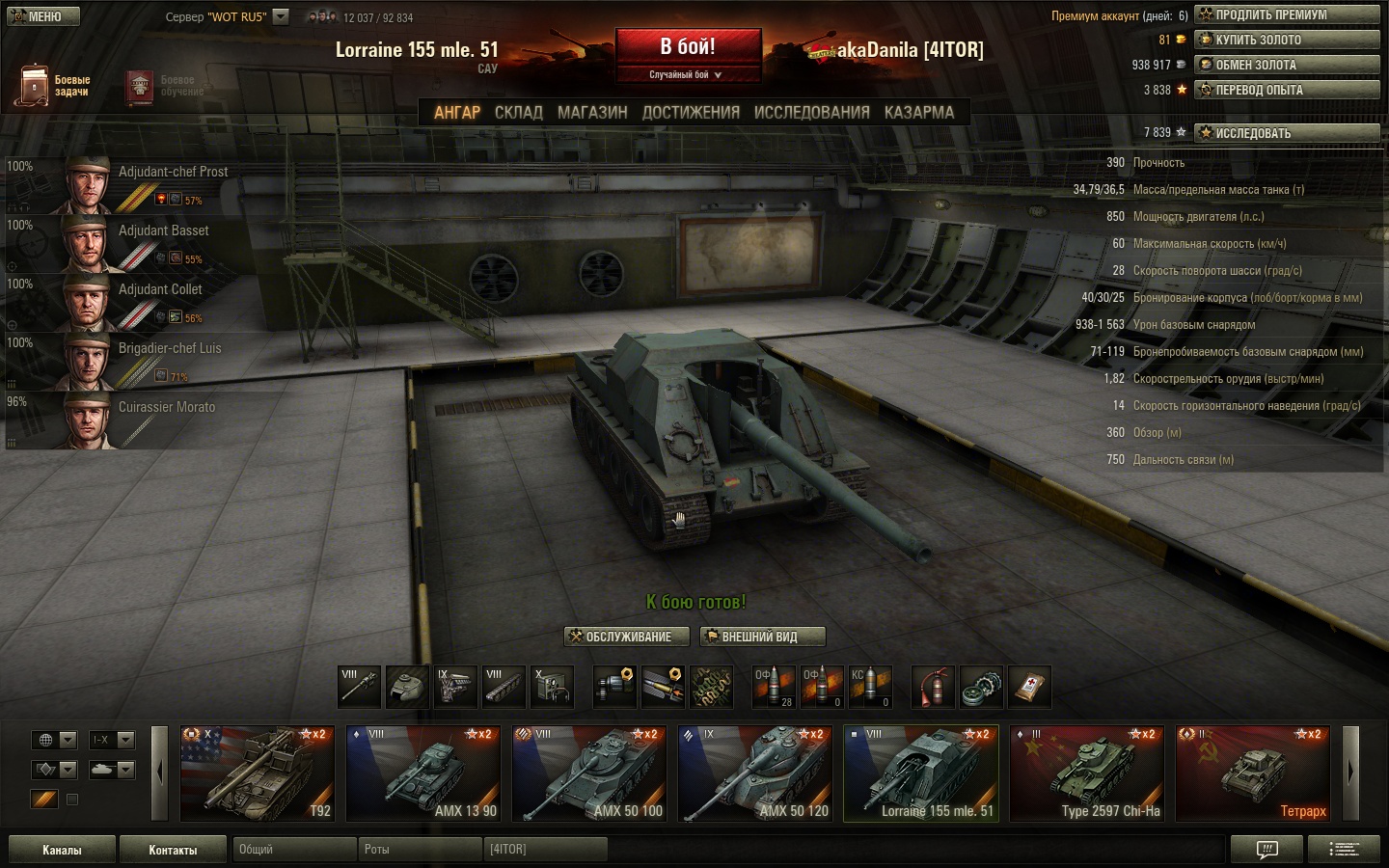Open the МАГАЗИН tab

[592, 113]
